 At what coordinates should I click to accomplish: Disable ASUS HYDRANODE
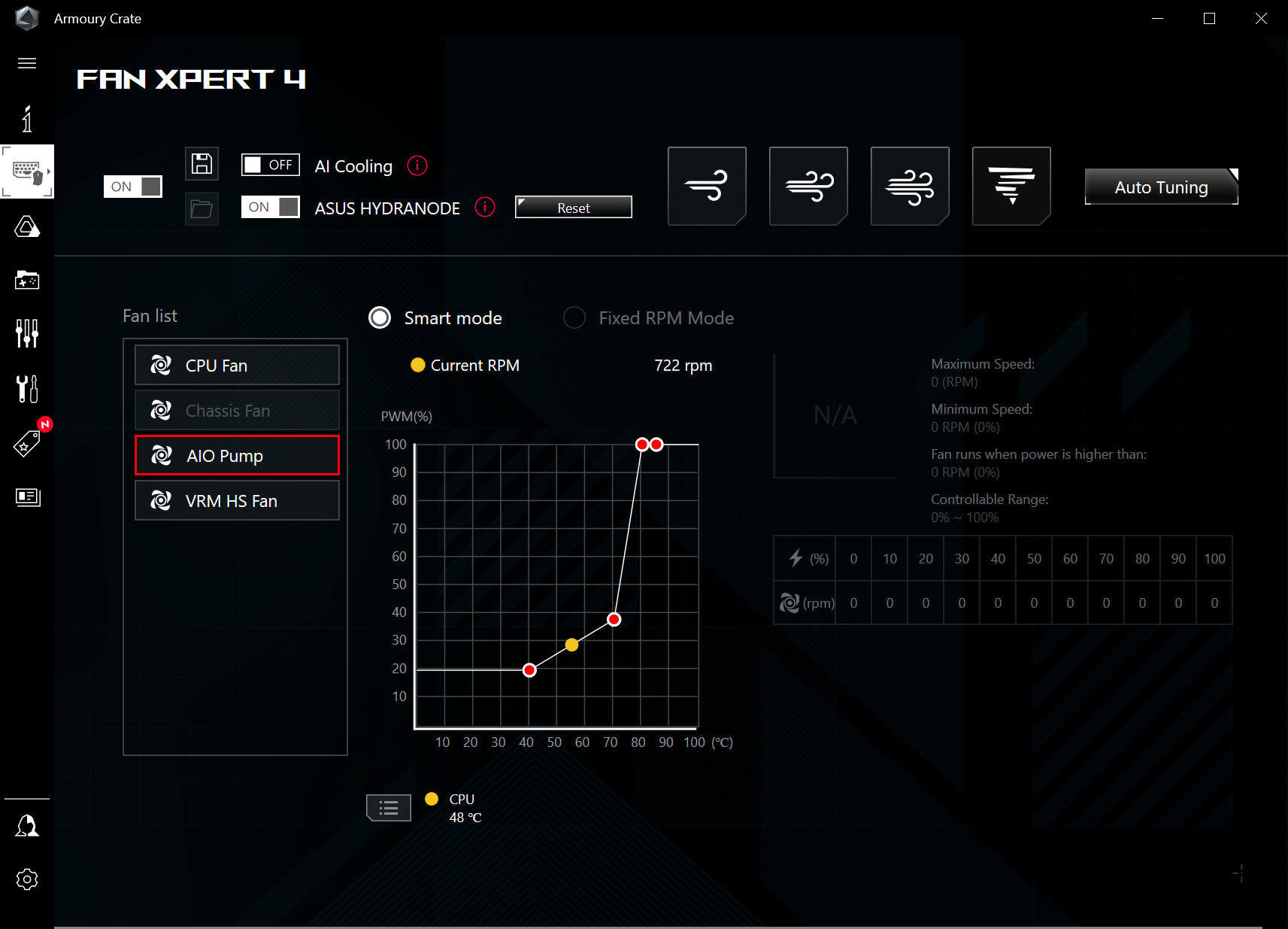pyautogui.click(x=270, y=207)
